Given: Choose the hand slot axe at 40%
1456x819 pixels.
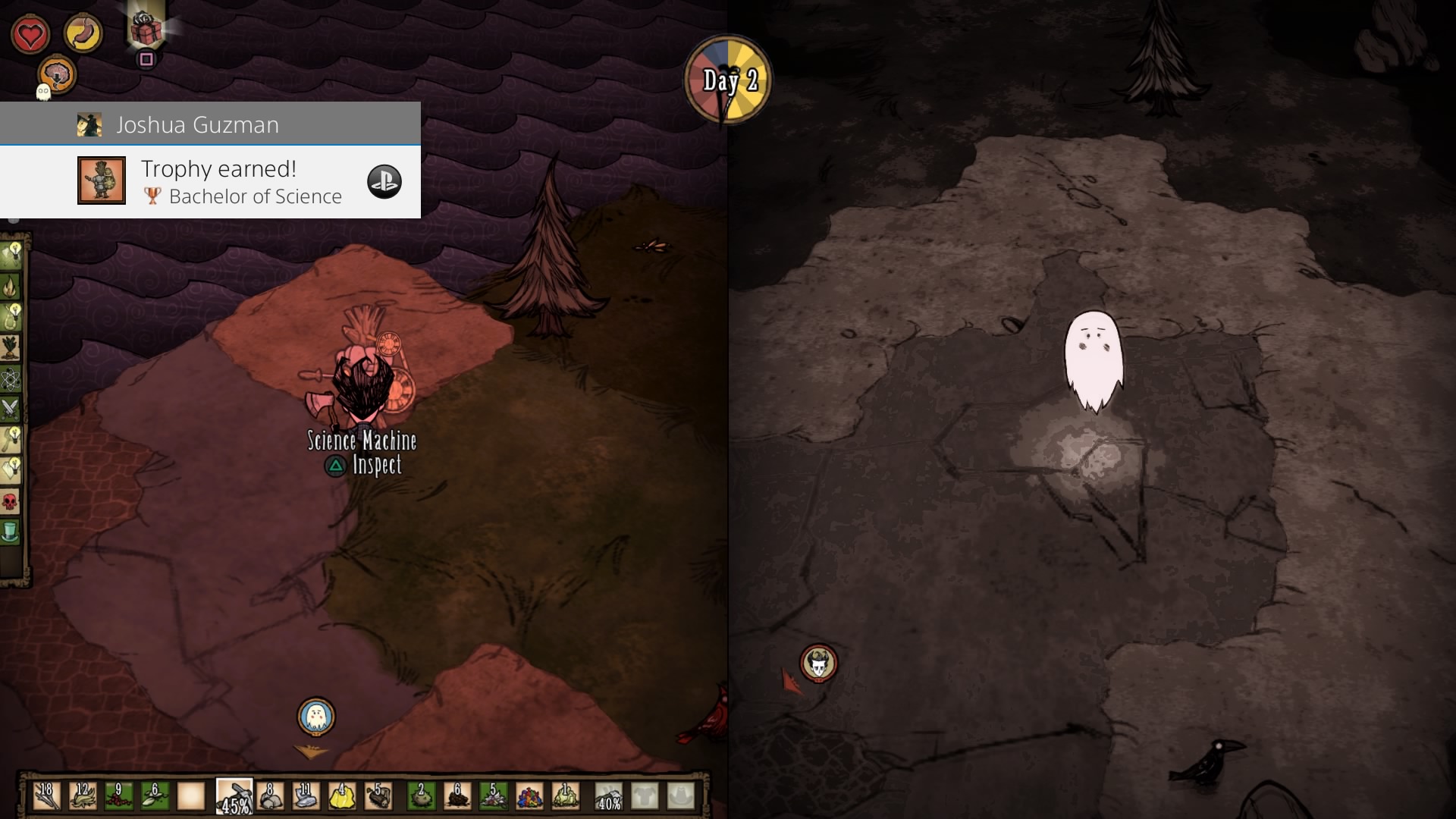Looking at the screenshot, I should tap(609, 796).
